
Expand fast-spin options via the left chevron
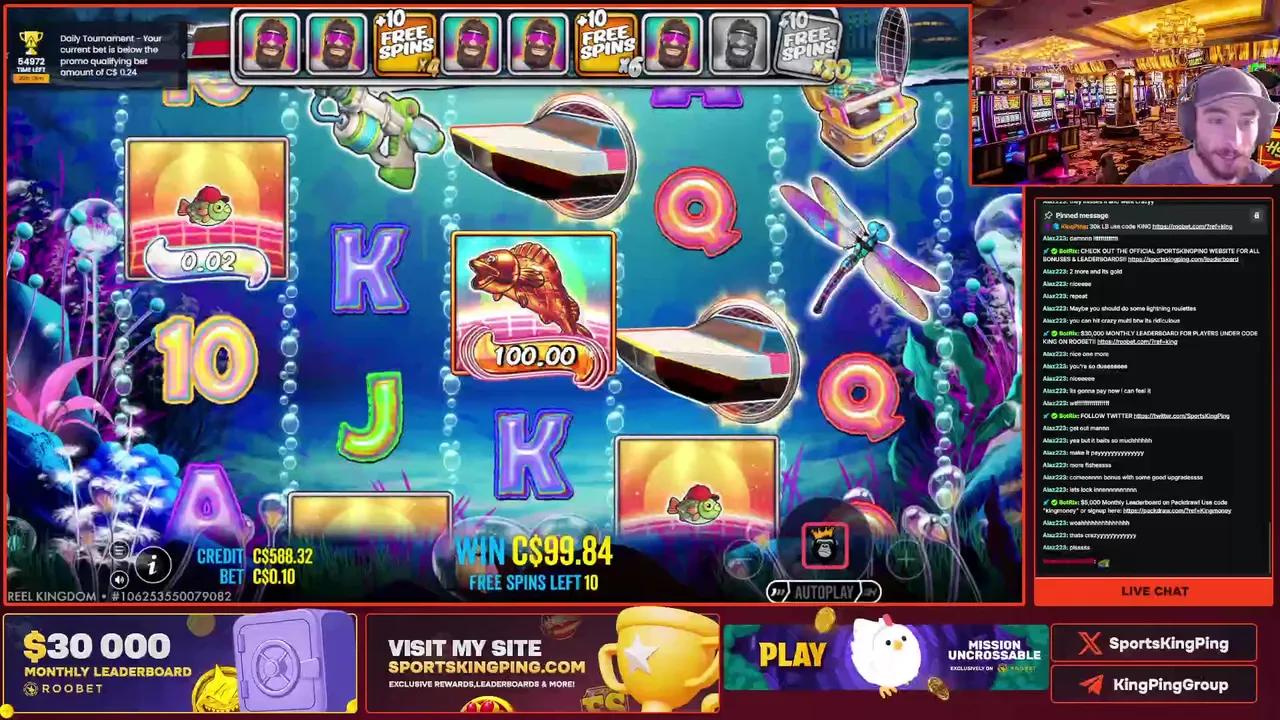pos(780,591)
